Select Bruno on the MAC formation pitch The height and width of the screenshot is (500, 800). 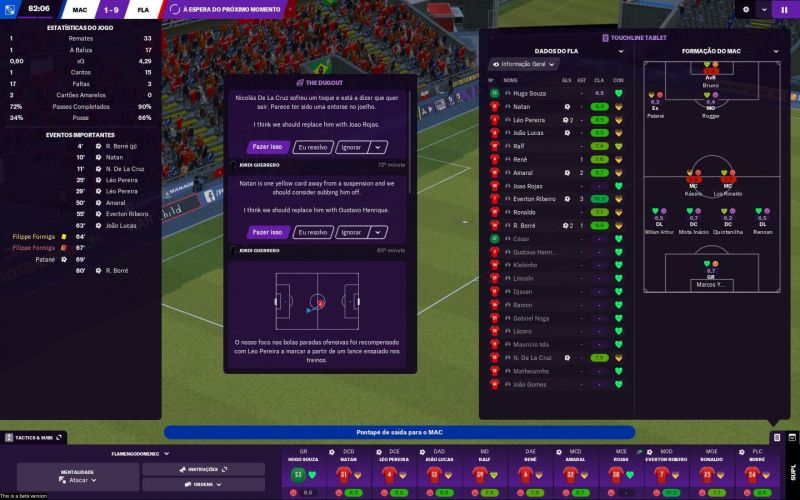coord(711,80)
